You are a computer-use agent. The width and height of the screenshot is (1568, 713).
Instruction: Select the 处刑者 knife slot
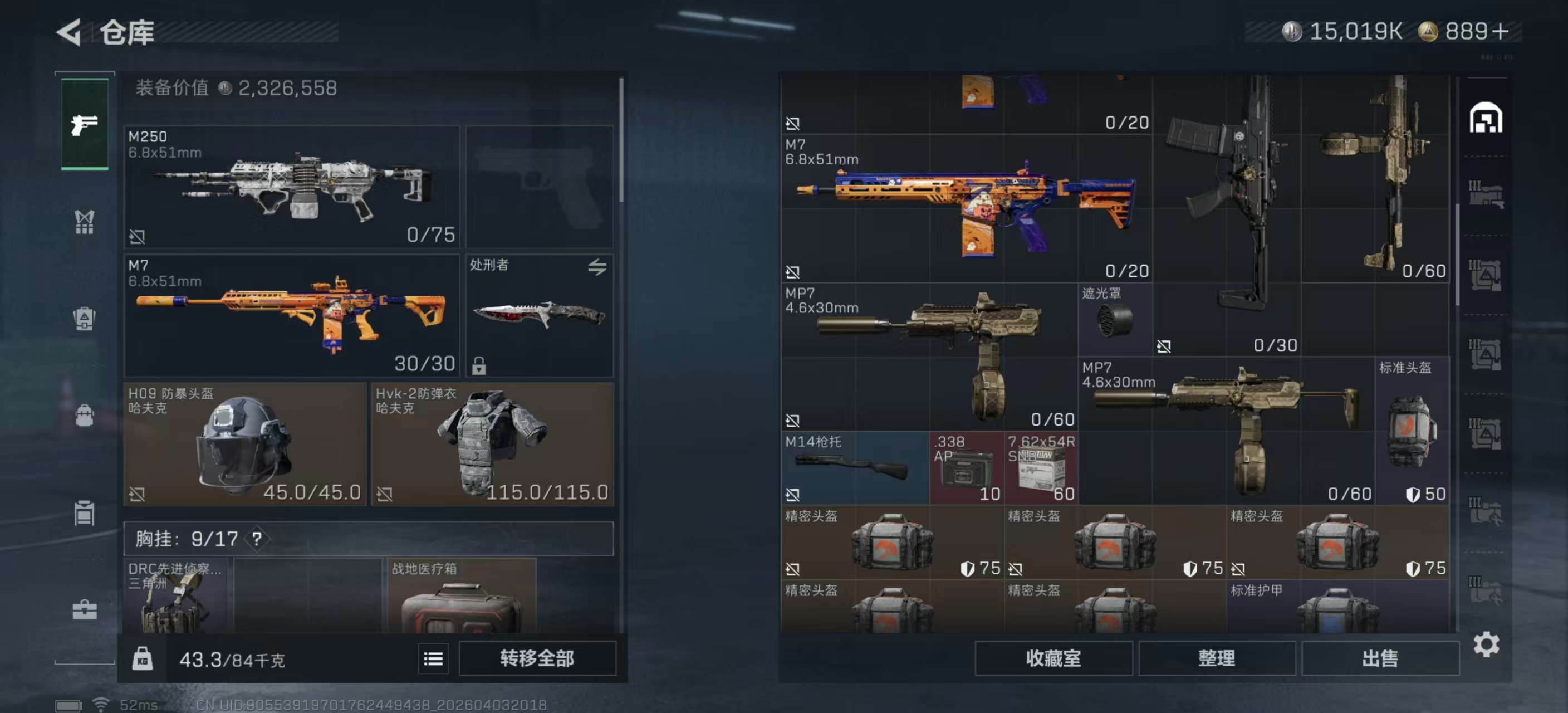(x=540, y=315)
